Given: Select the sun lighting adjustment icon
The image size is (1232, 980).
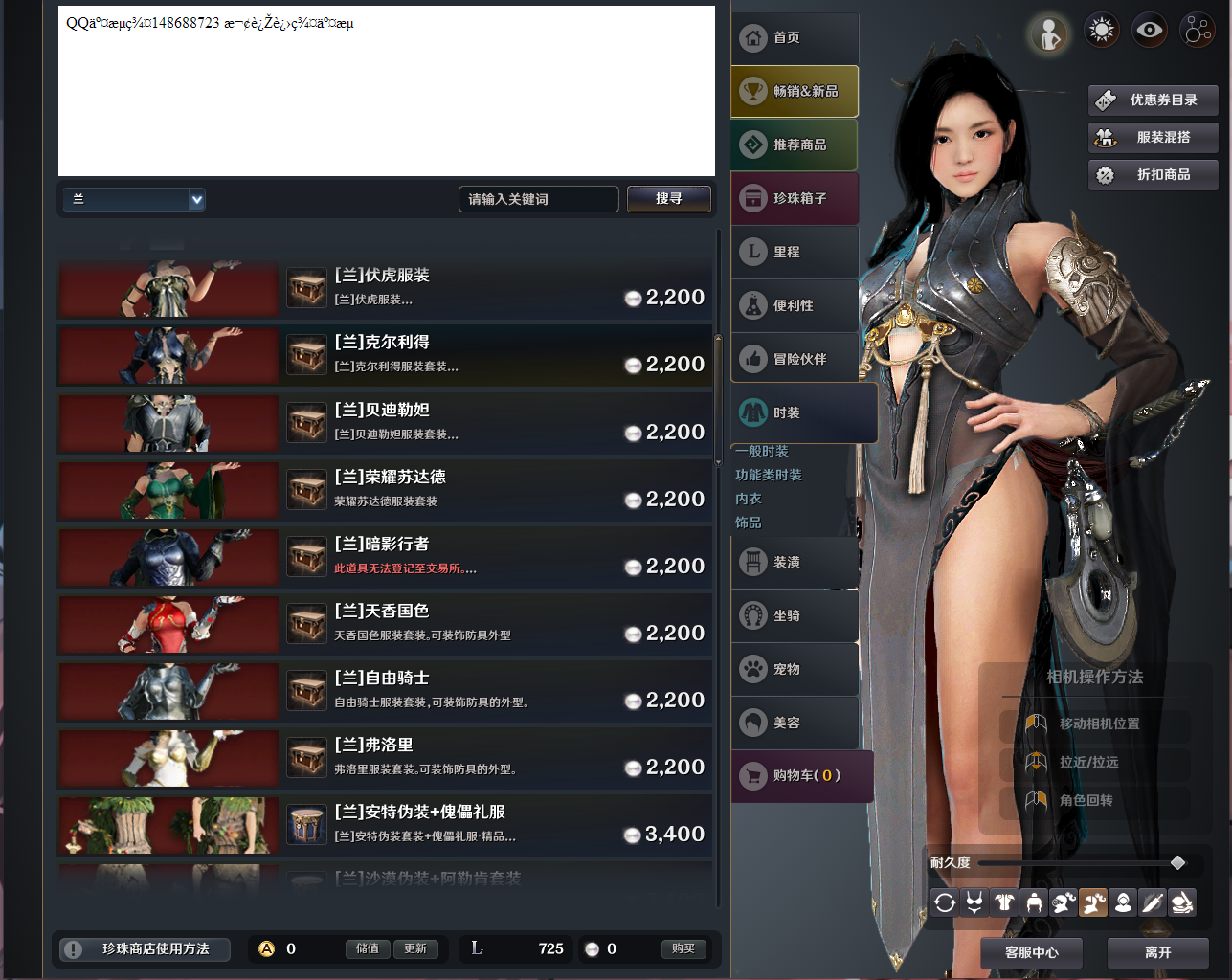Looking at the screenshot, I should point(1101,30).
